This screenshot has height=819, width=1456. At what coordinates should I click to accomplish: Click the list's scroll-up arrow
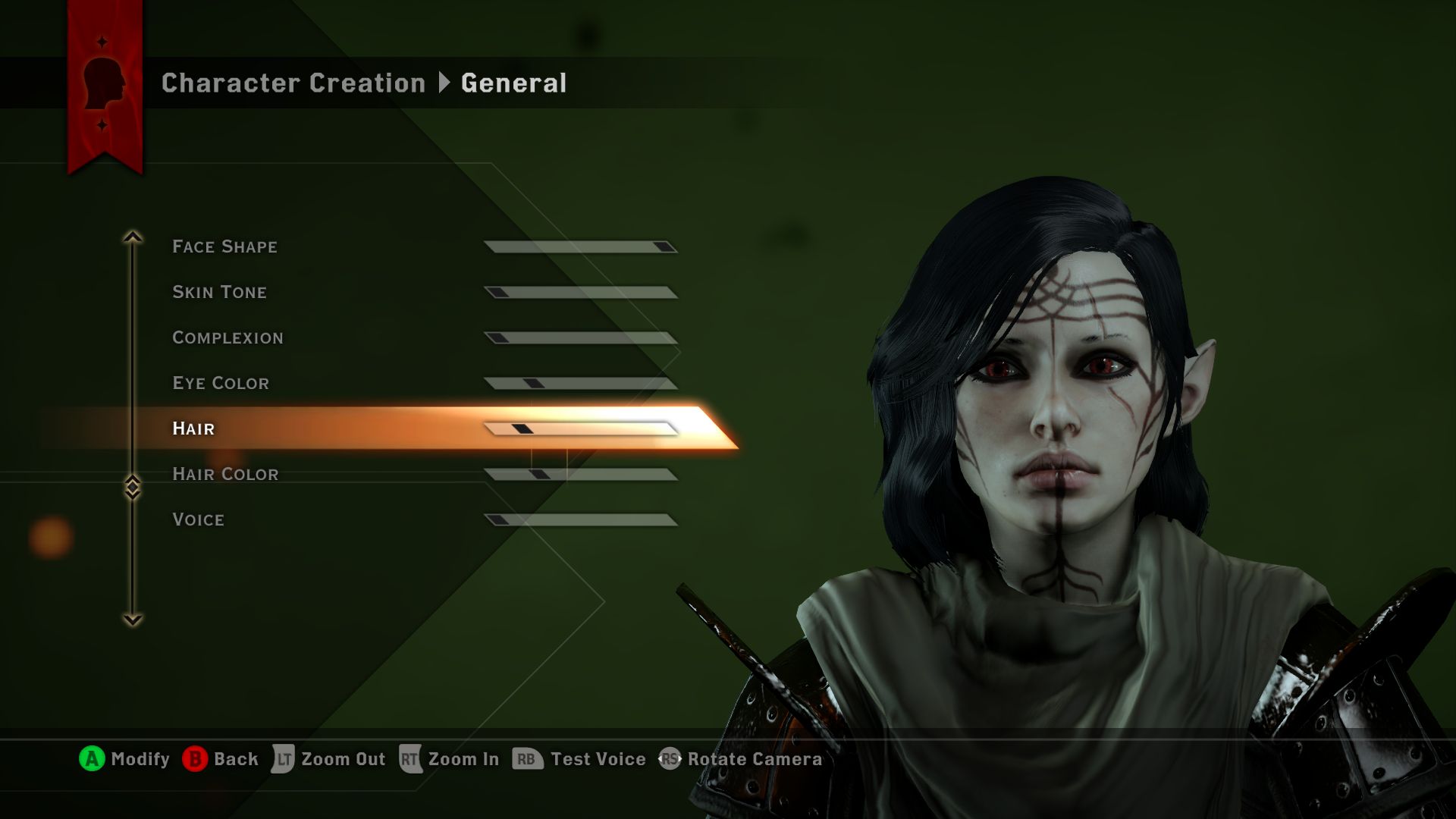coord(133,237)
